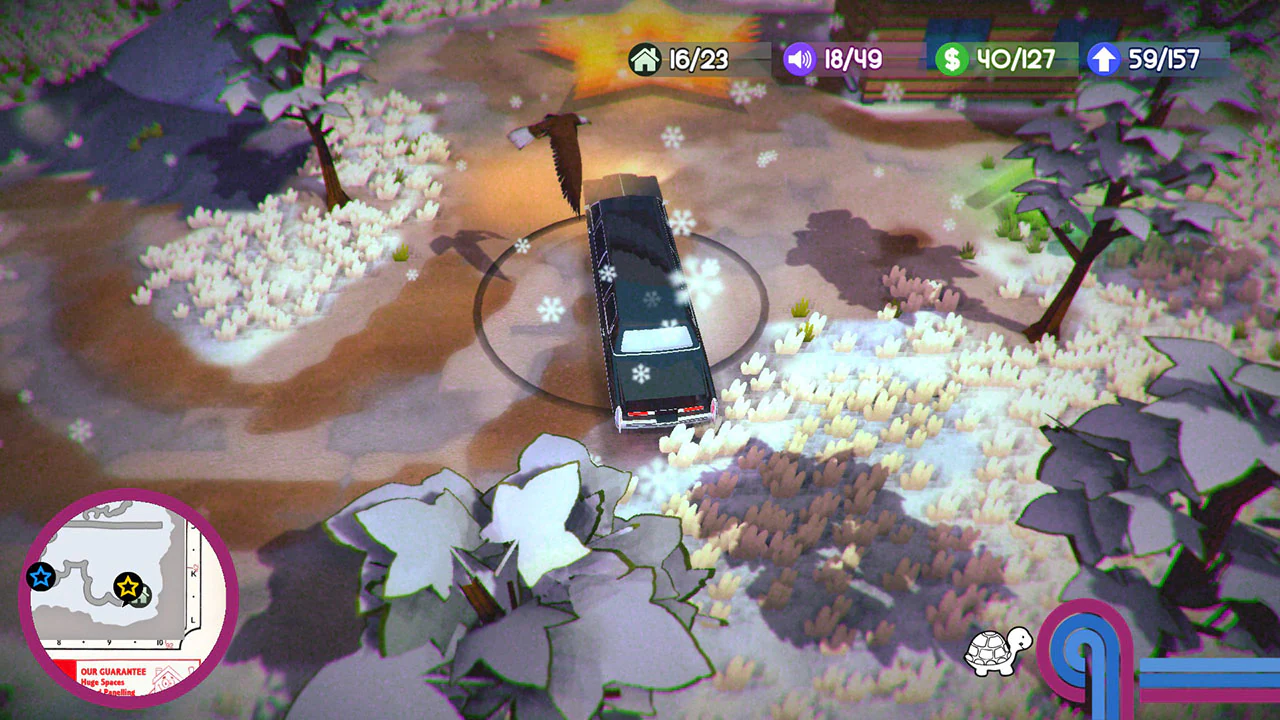Select the blue star marker on minimap

coord(41,576)
